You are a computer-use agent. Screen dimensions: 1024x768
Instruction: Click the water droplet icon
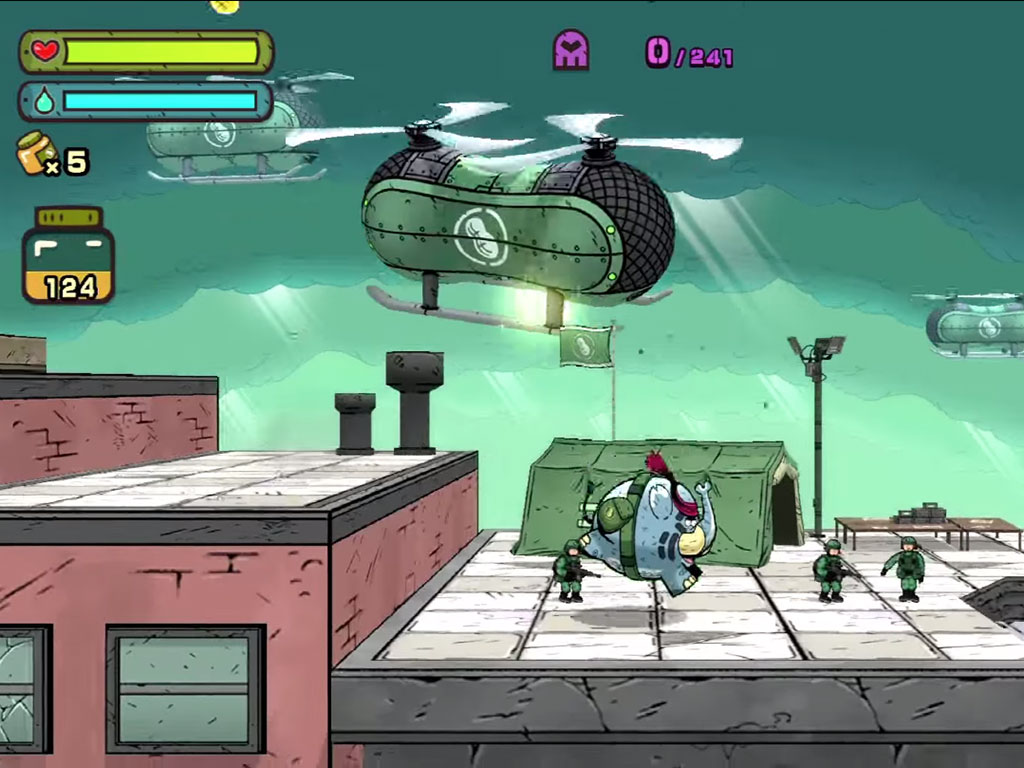coord(44,101)
